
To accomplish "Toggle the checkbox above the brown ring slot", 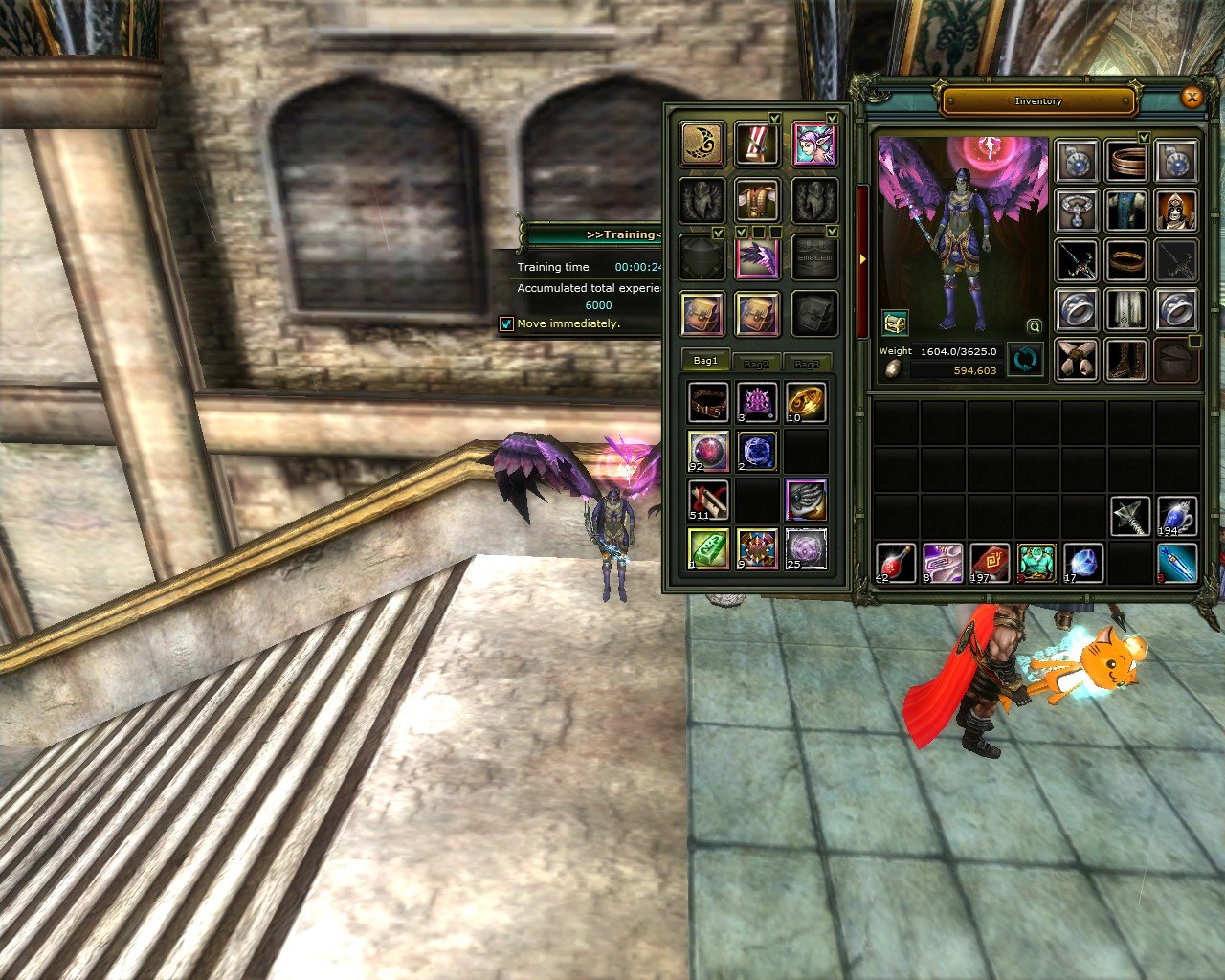I will click(1143, 138).
